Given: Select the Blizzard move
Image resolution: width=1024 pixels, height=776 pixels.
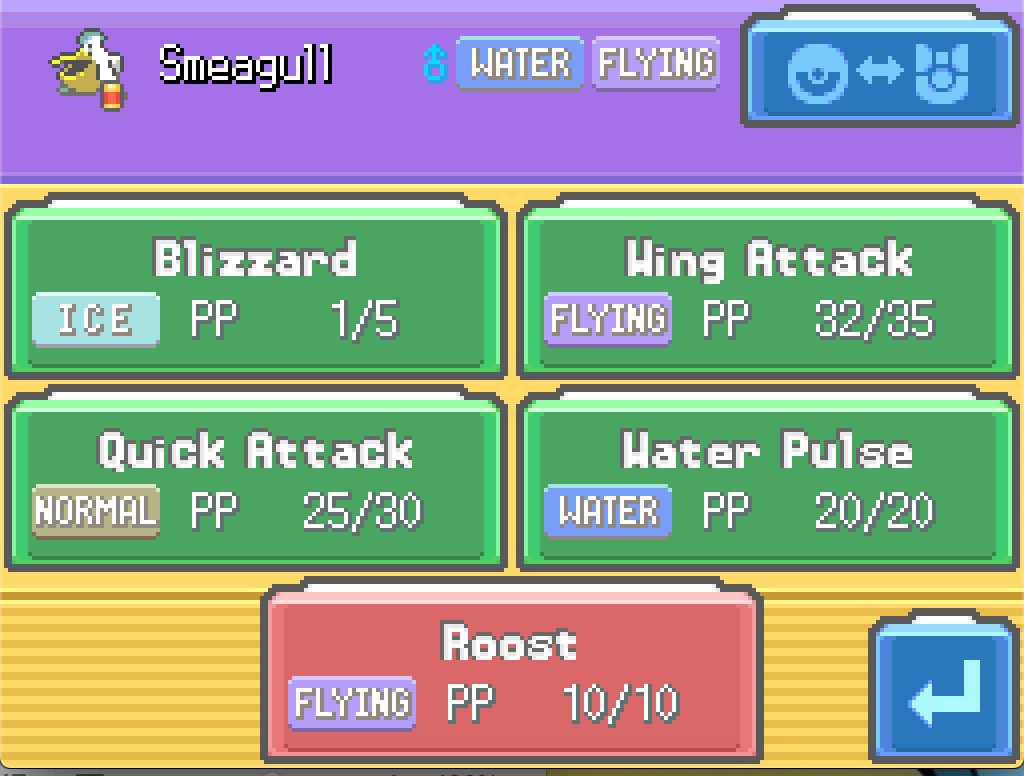Looking at the screenshot, I should tap(255, 288).
